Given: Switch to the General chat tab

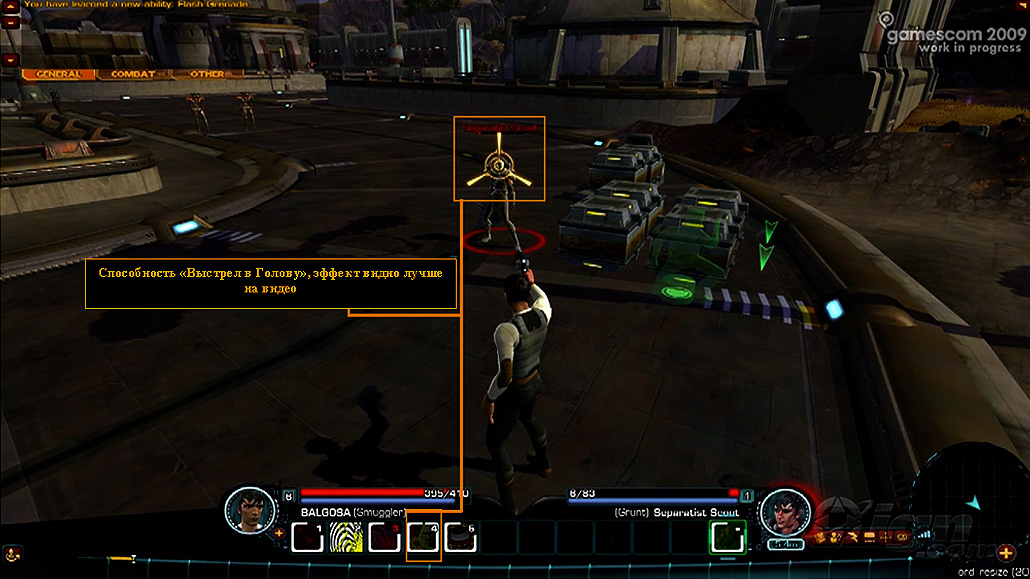Looking at the screenshot, I should (x=57, y=74).
